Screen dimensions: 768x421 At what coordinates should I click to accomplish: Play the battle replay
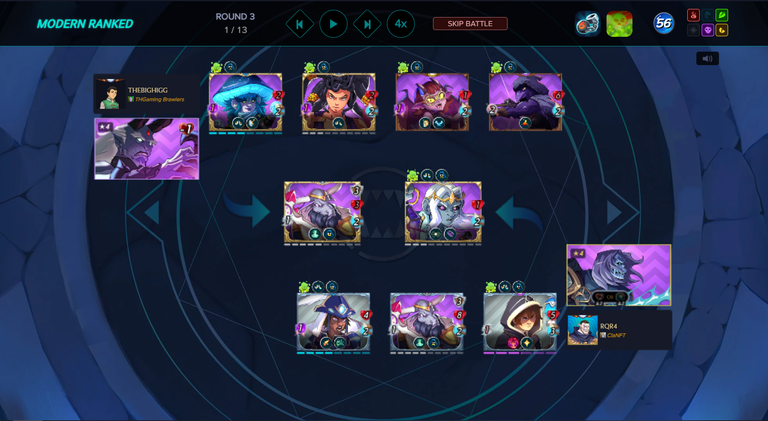(333, 24)
